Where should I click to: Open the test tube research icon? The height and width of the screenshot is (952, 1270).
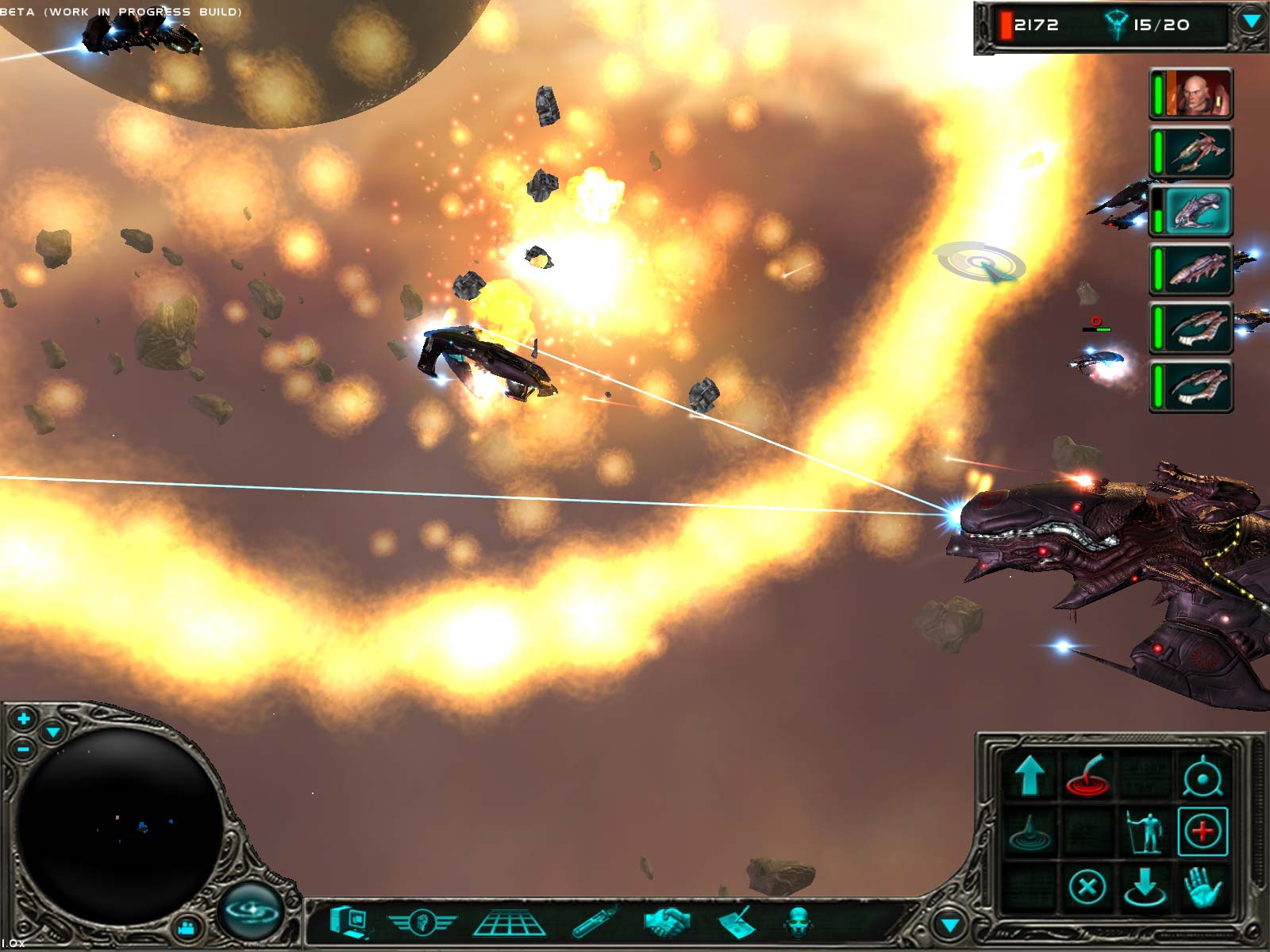[x=595, y=923]
